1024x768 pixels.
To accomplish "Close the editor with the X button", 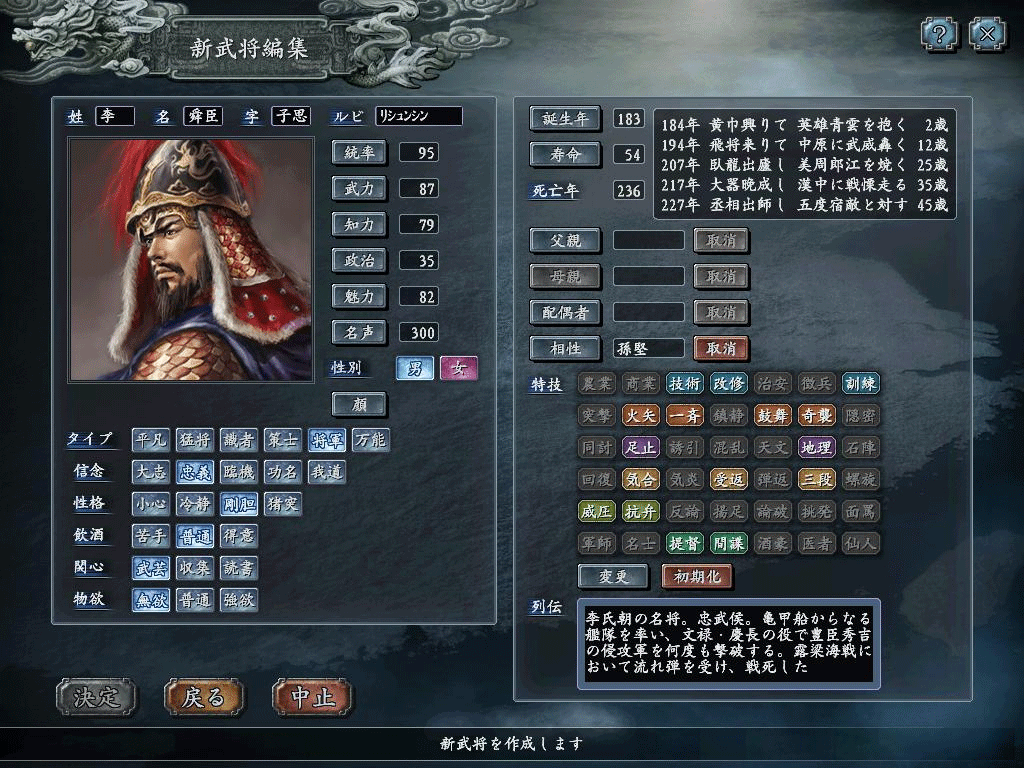I will pyautogui.click(x=987, y=35).
